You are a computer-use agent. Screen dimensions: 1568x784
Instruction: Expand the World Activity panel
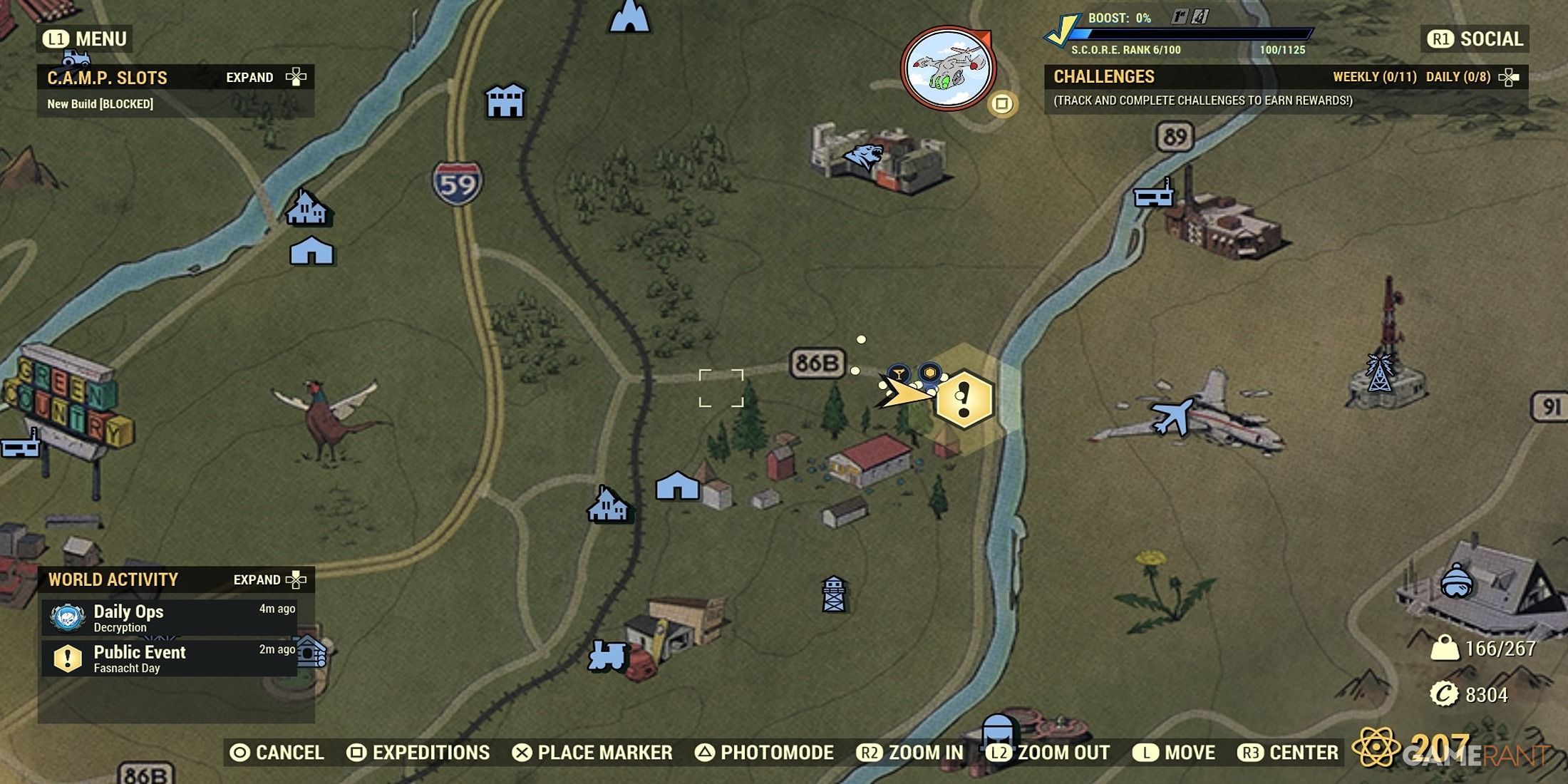coord(269,580)
